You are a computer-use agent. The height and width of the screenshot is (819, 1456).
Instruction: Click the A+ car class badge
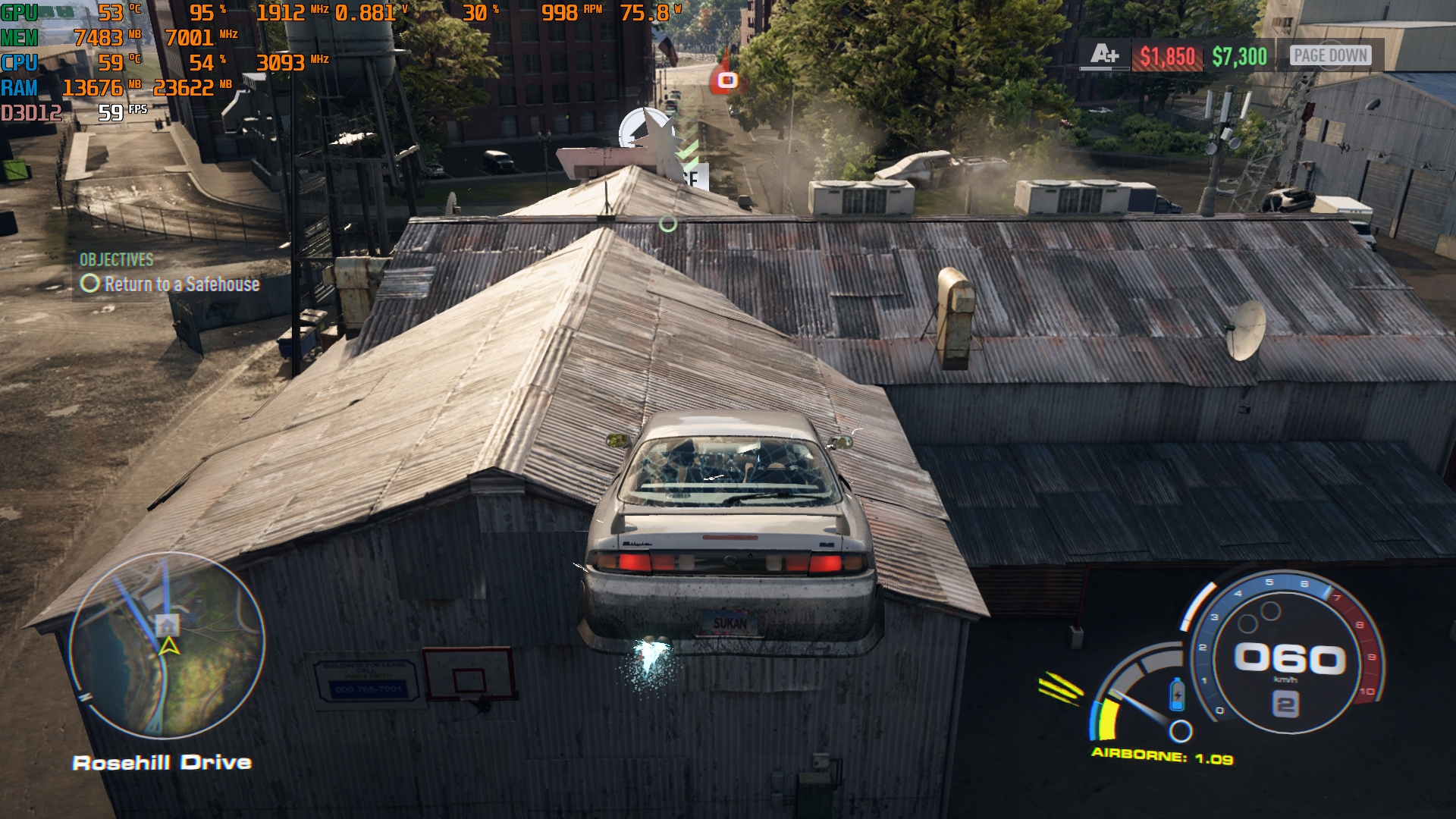(1104, 55)
